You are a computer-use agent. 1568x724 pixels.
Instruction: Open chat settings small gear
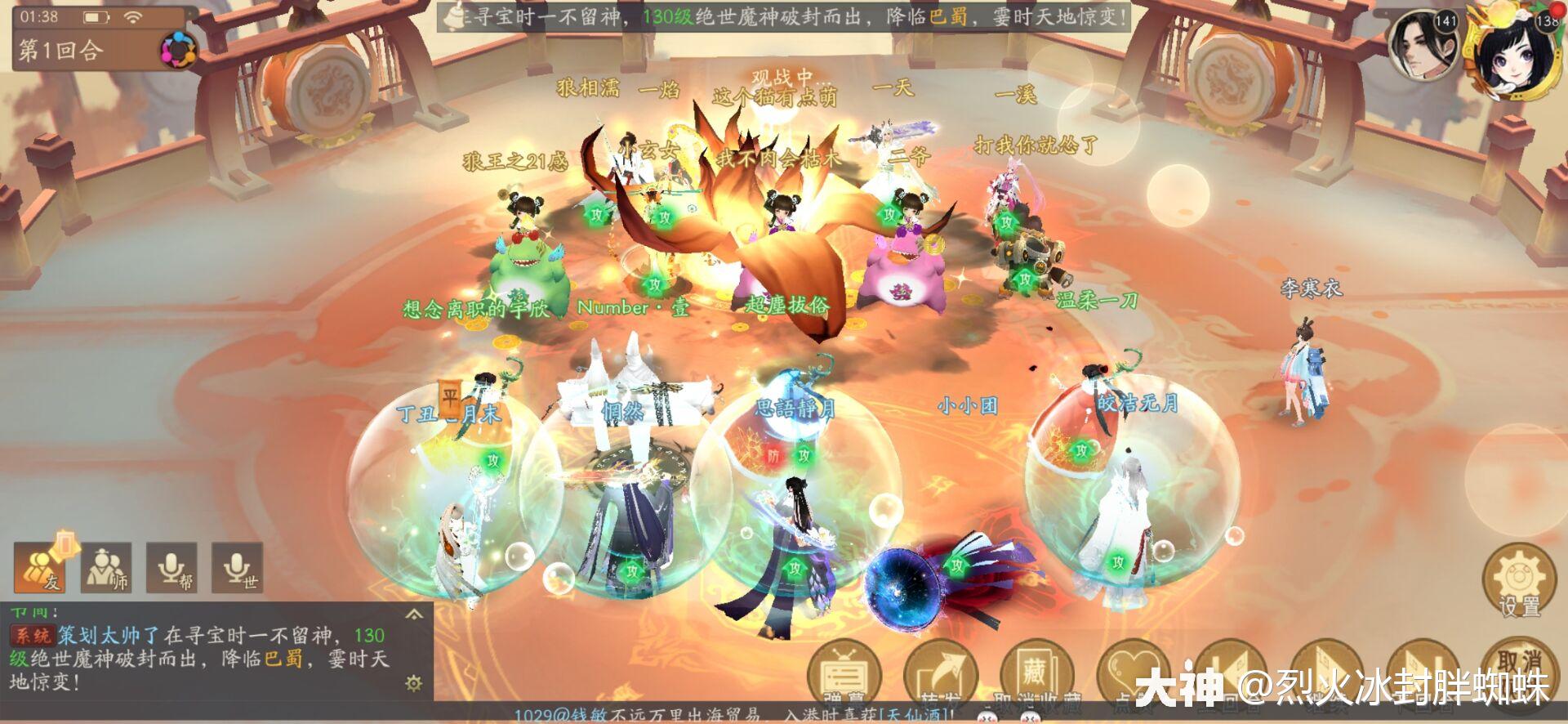point(414,683)
